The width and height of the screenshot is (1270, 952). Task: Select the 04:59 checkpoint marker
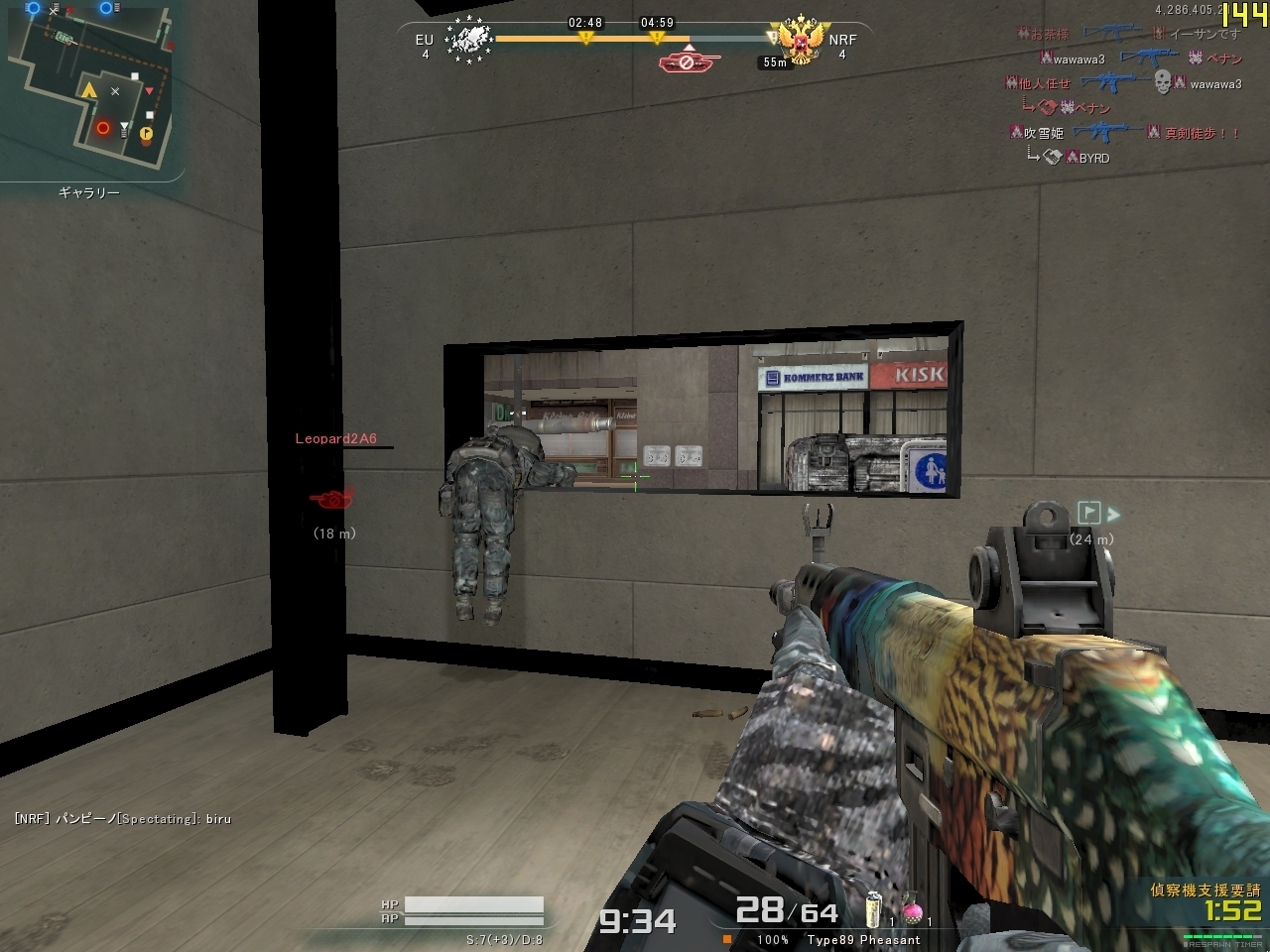[657, 37]
